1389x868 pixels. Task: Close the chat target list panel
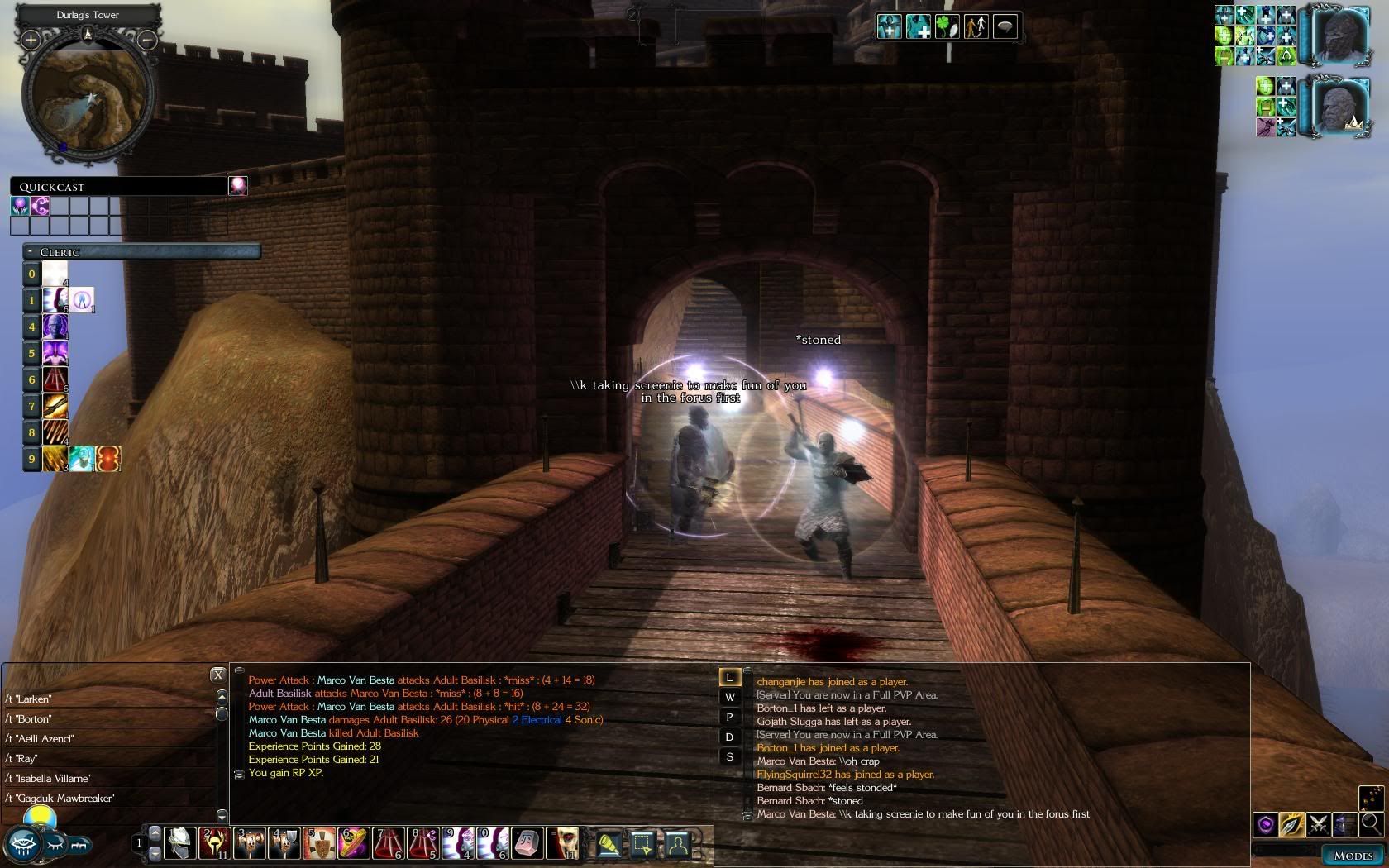click(x=217, y=675)
